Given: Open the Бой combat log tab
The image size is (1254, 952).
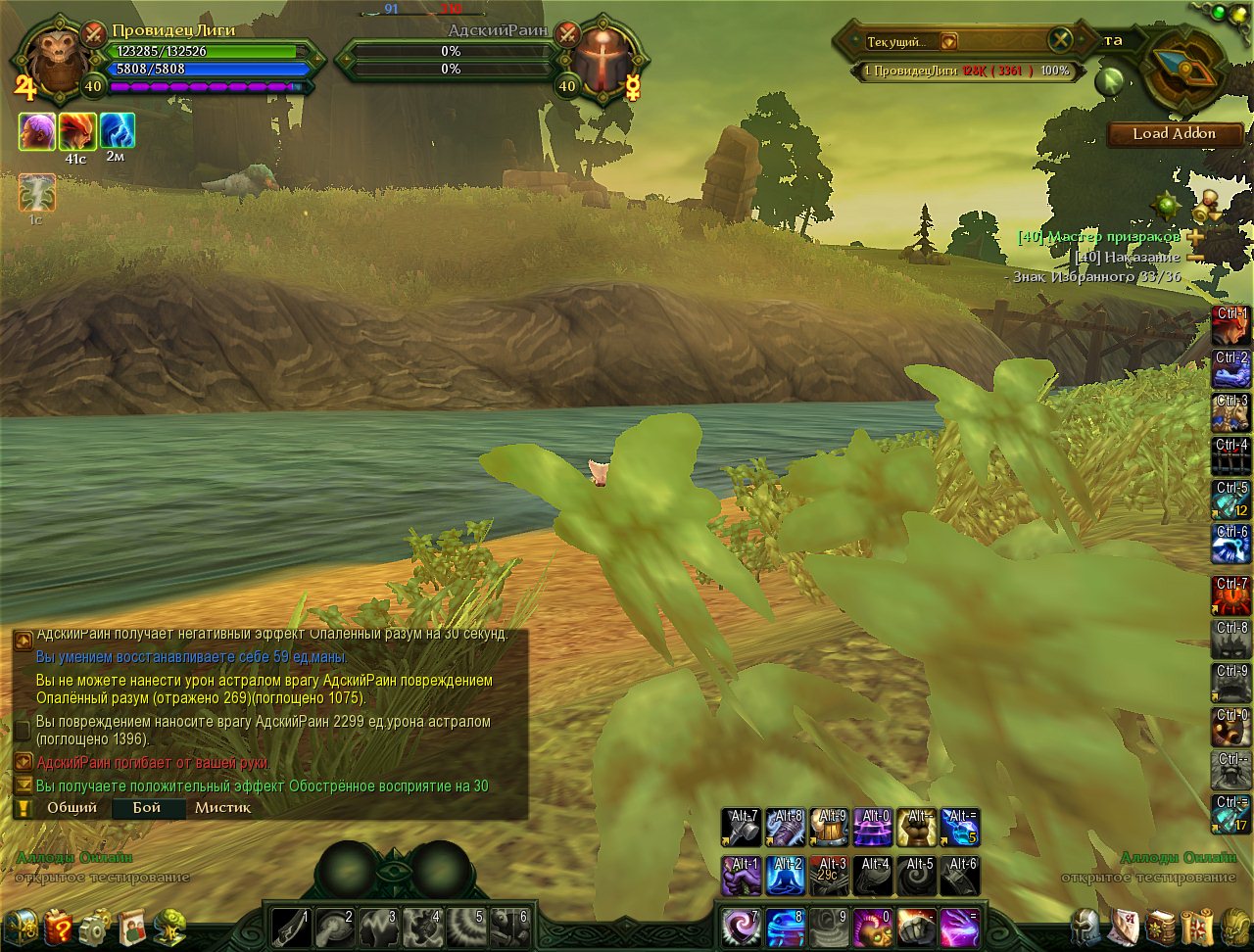Looking at the screenshot, I should pyautogui.click(x=147, y=808).
